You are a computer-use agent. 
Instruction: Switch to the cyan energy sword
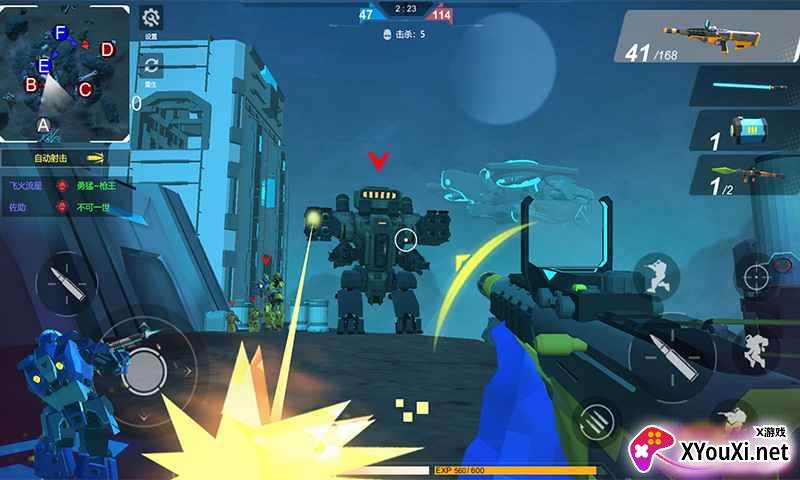pyautogui.click(x=745, y=87)
